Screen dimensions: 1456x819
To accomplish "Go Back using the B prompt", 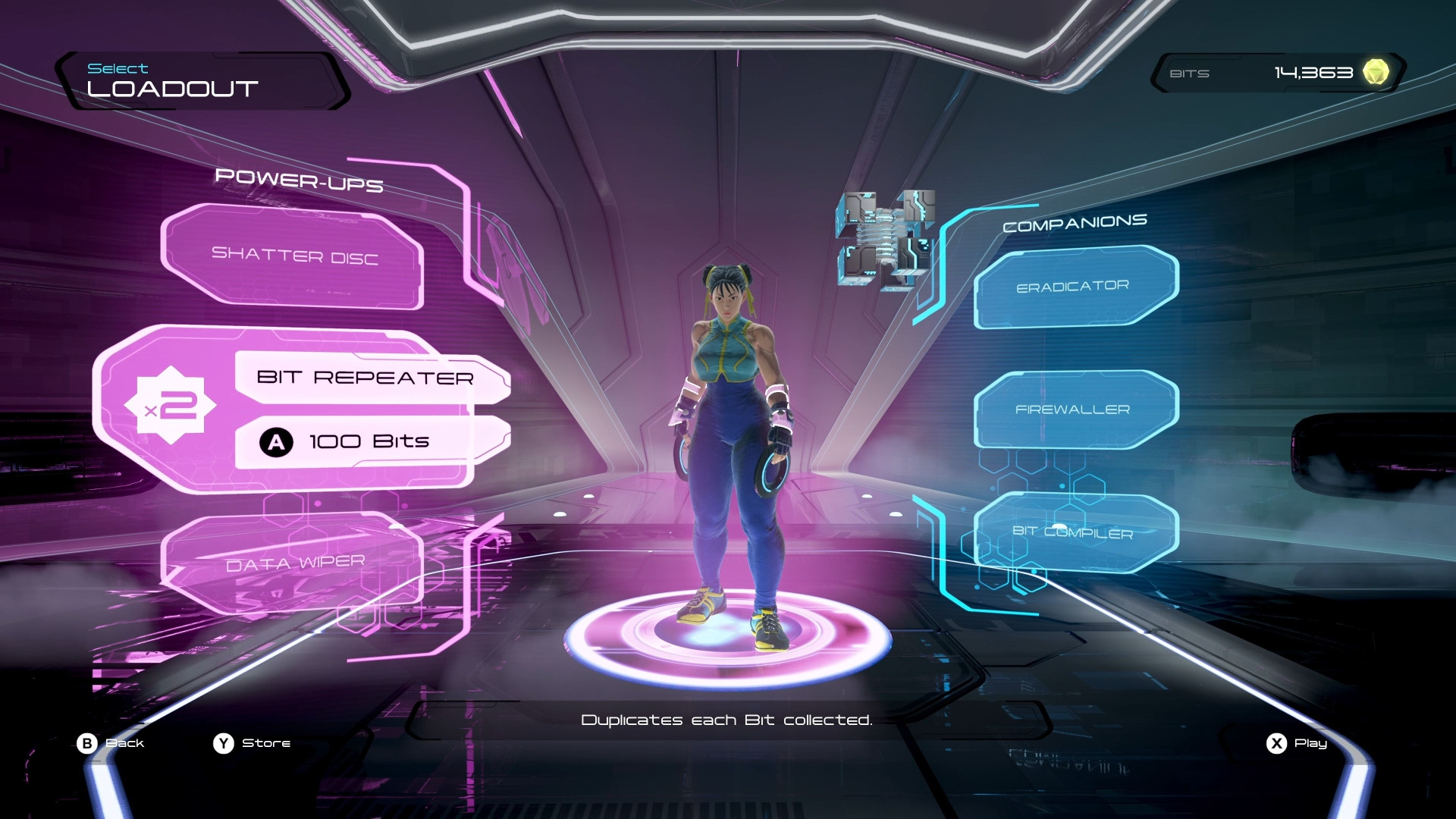I will [x=114, y=743].
